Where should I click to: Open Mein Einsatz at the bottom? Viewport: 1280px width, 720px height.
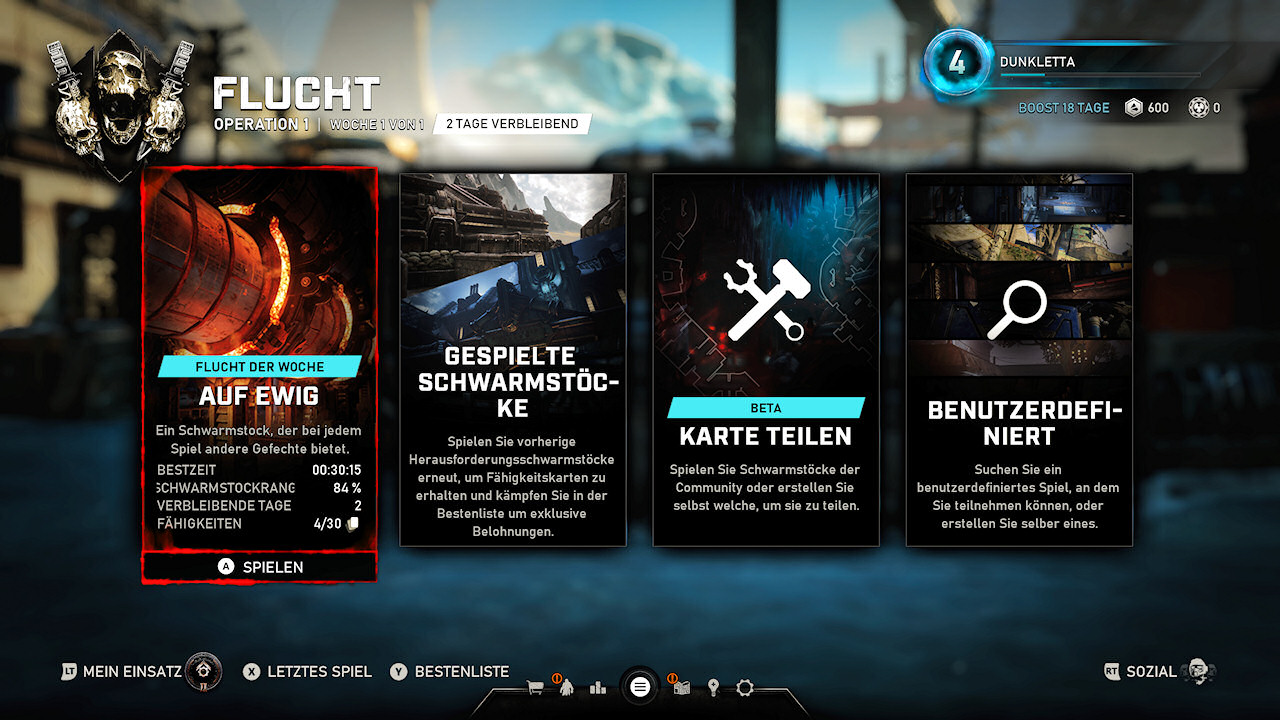coord(140,672)
